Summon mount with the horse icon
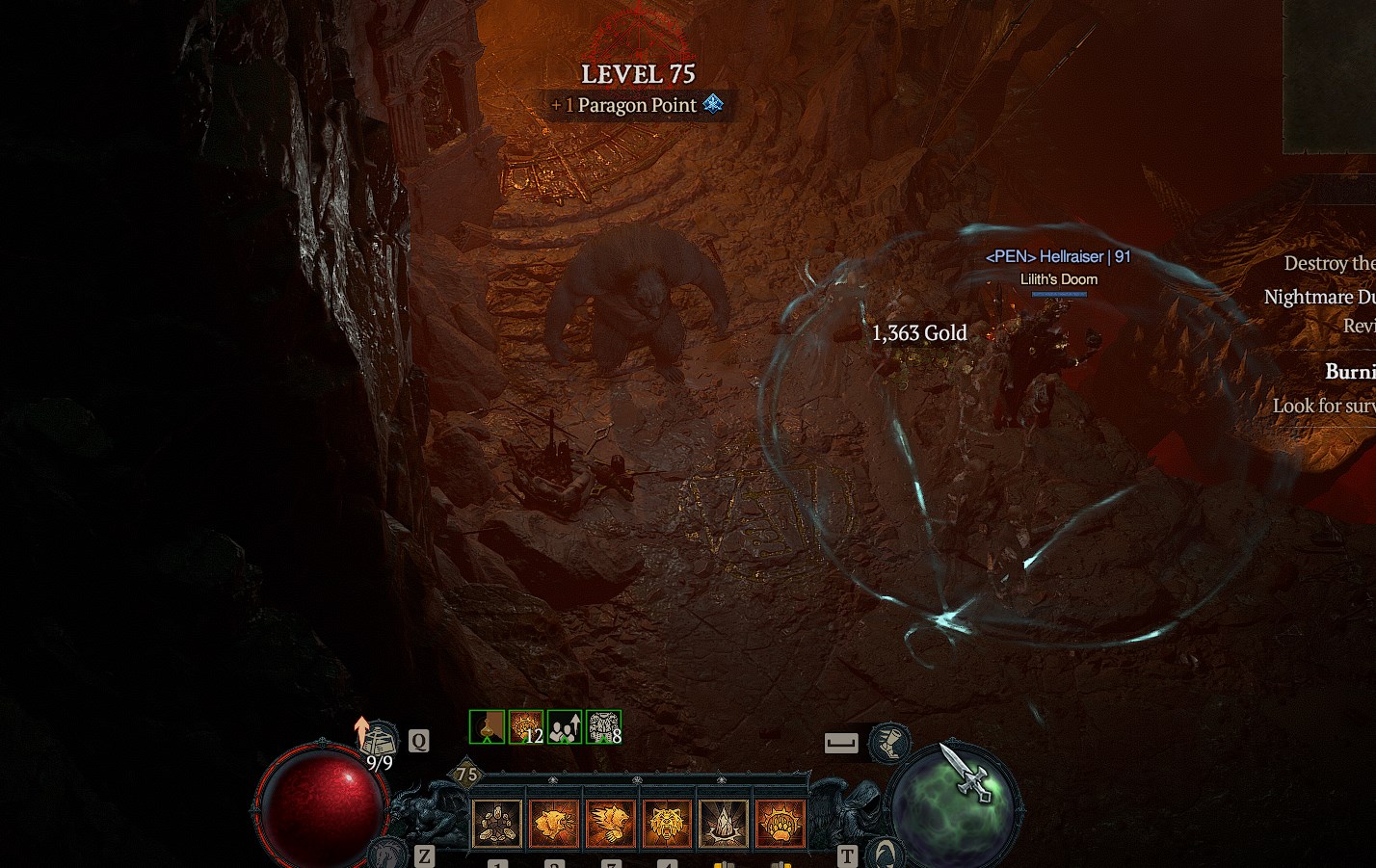 coord(388,852)
